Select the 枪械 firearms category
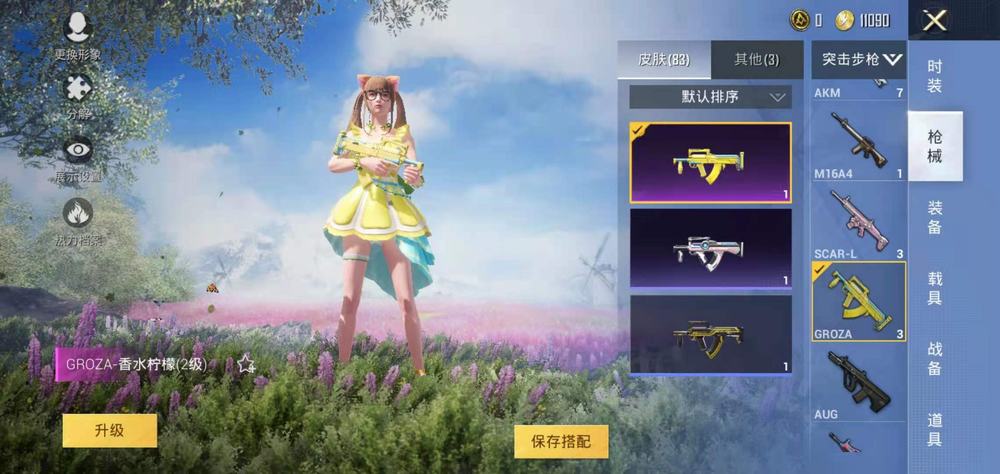Image resolution: width=1000 pixels, height=474 pixels. pyautogui.click(x=935, y=146)
